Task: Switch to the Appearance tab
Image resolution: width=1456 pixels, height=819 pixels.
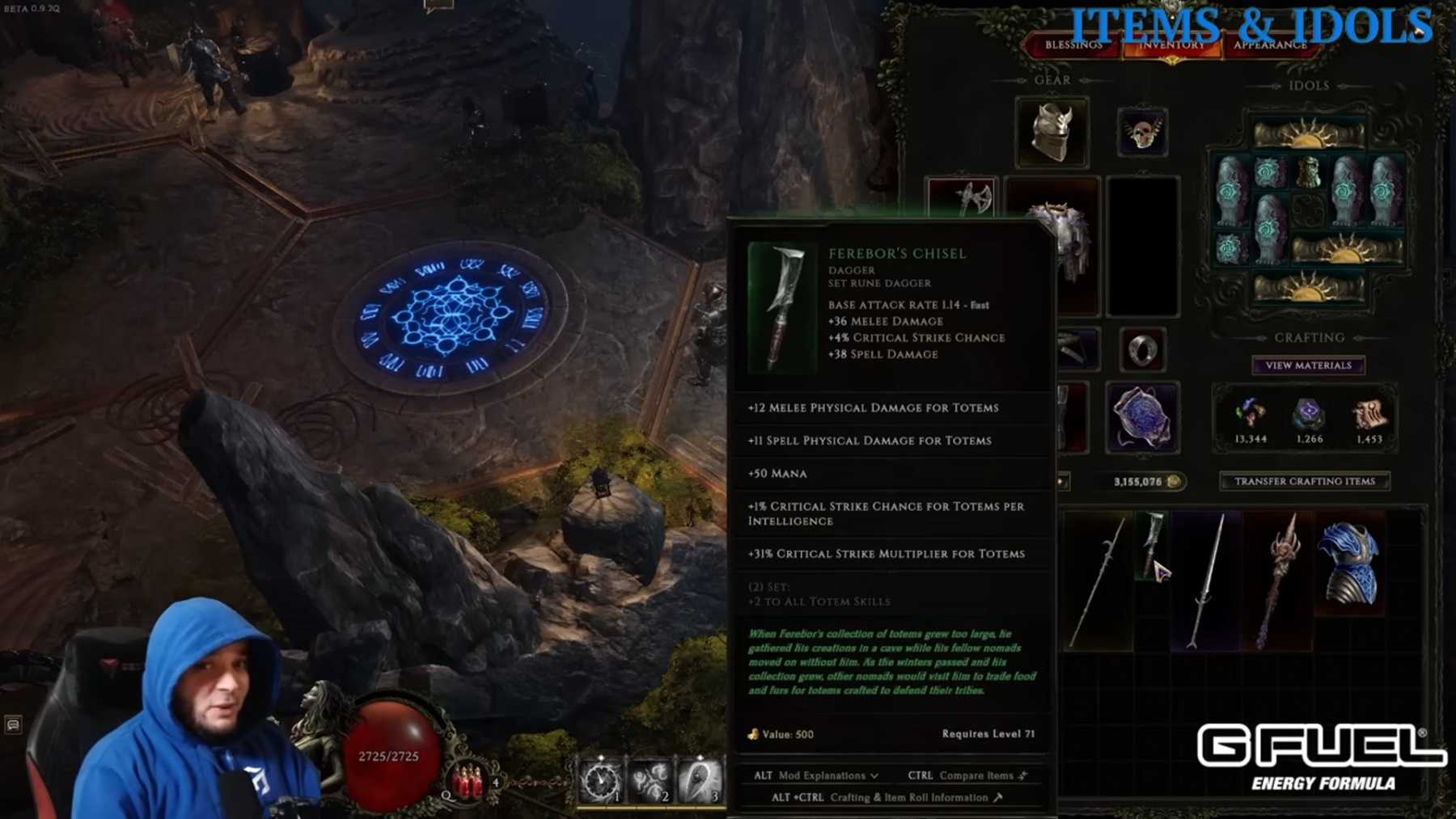Action: [x=1269, y=45]
